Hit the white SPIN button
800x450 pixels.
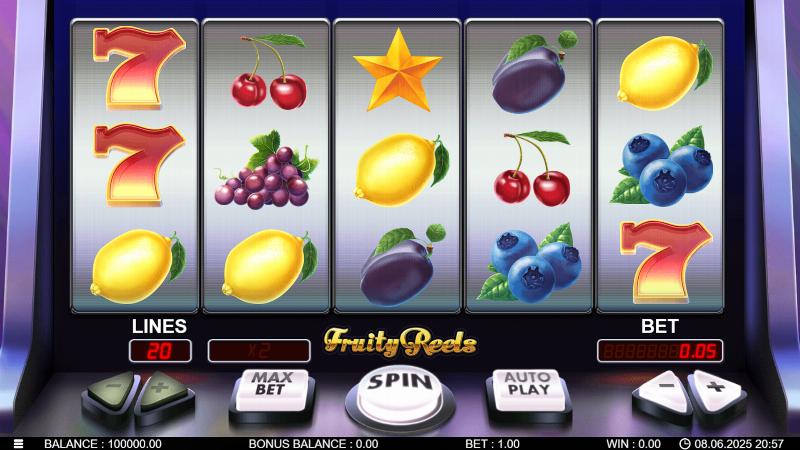click(400, 385)
